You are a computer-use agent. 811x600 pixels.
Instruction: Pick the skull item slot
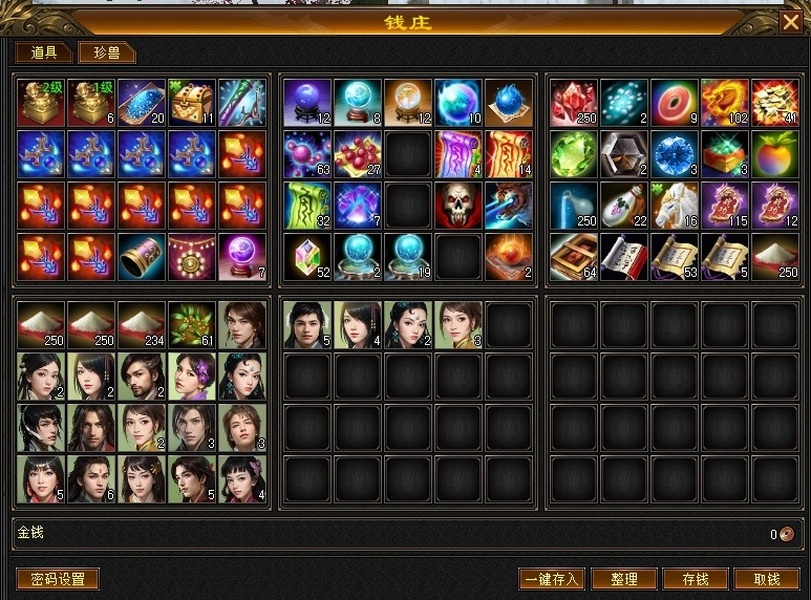coord(459,205)
